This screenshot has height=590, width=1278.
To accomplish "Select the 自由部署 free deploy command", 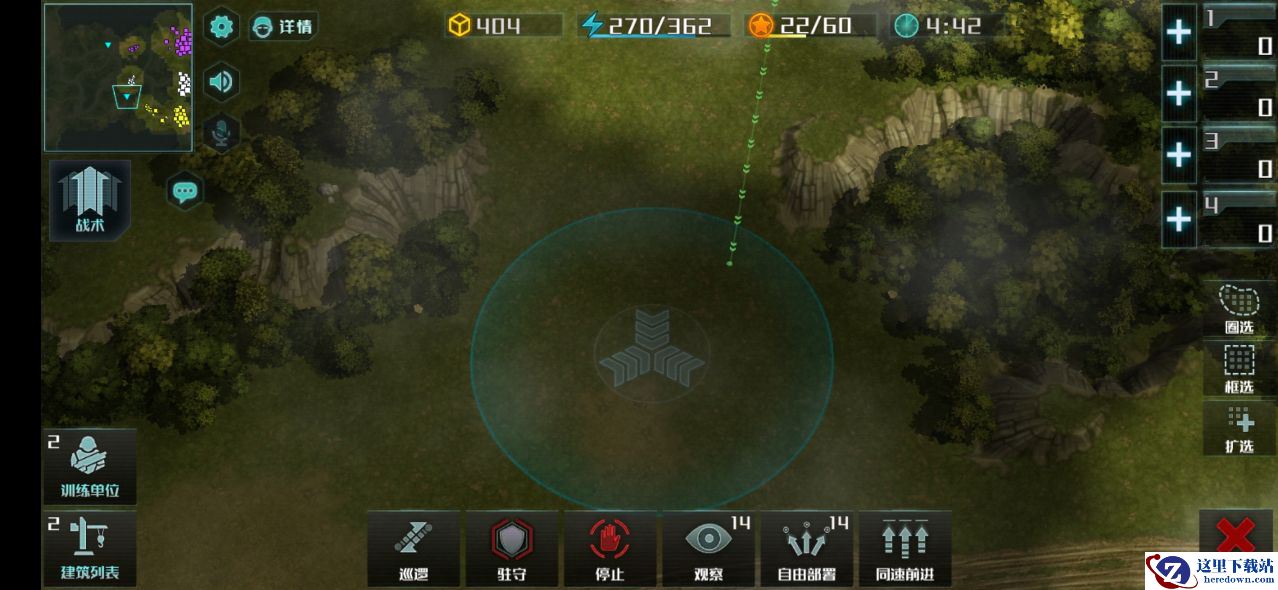I will 806,548.
